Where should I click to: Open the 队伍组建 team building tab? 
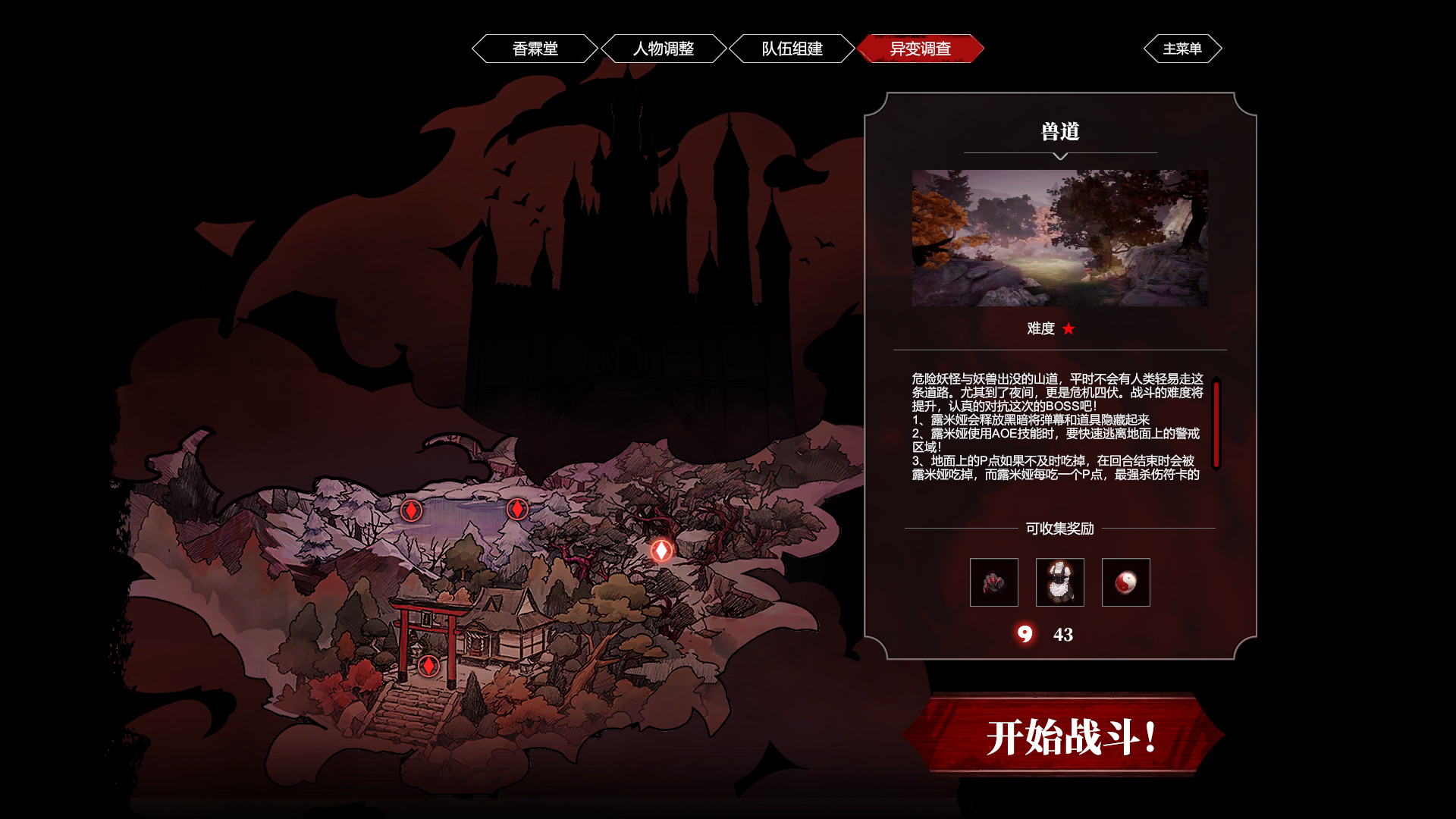pyautogui.click(x=792, y=49)
